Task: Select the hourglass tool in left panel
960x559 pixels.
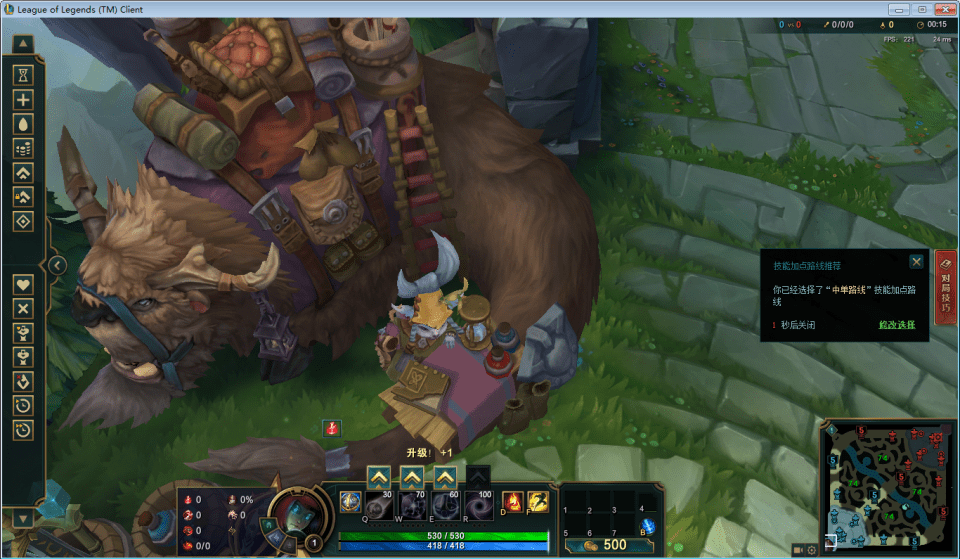Action: pos(23,75)
